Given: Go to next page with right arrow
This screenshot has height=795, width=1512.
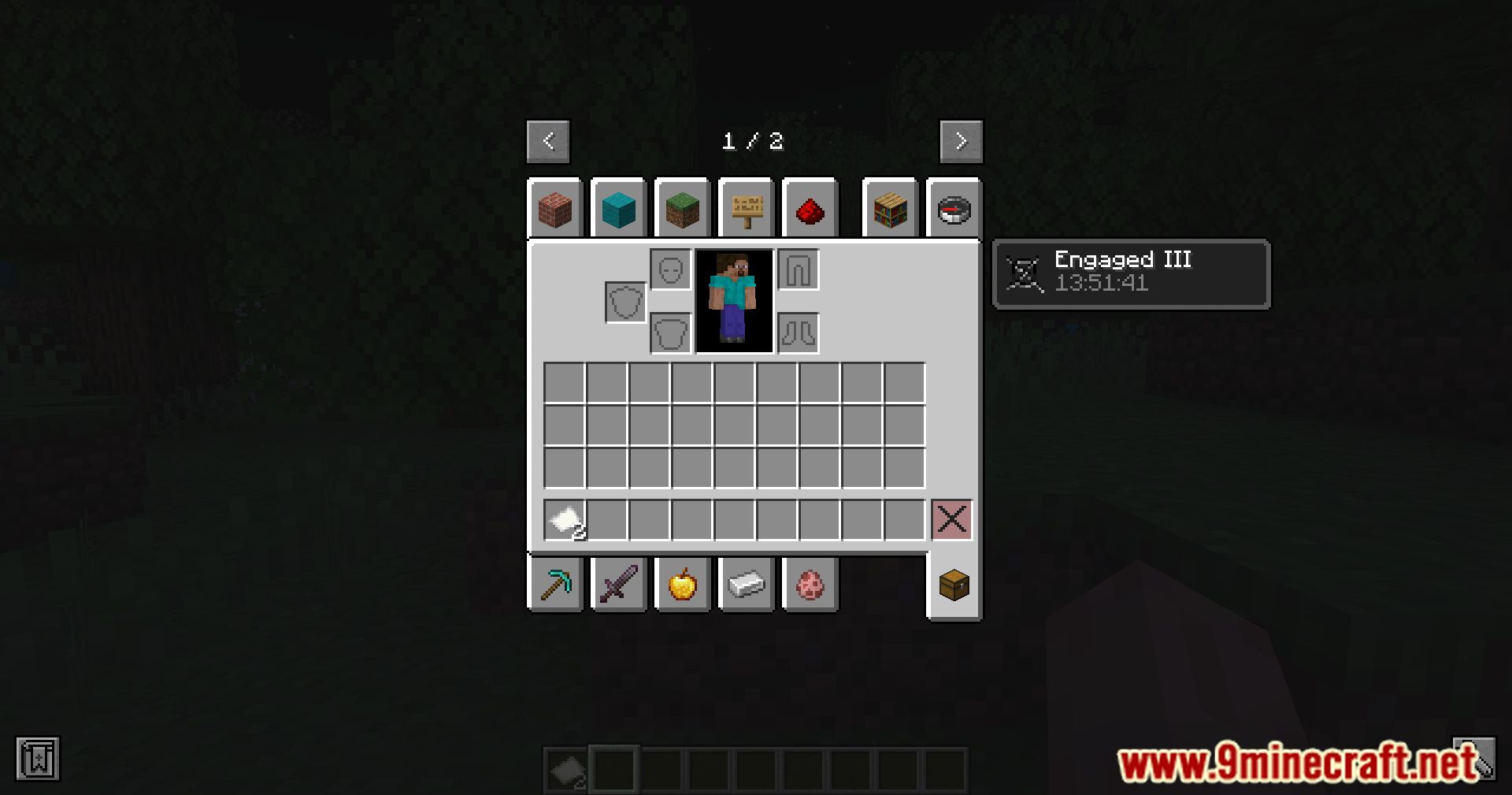Looking at the screenshot, I should click(960, 142).
